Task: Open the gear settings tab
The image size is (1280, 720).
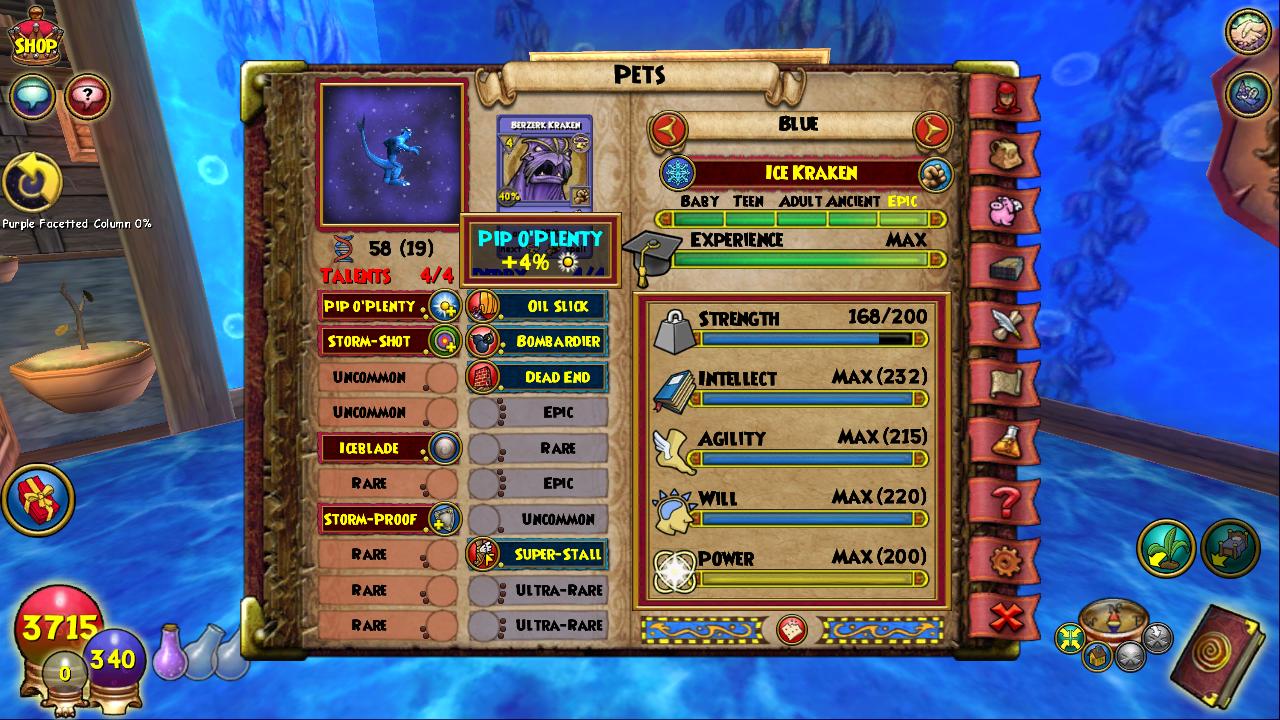Action: pyautogui.click(x=1005, y=560)
